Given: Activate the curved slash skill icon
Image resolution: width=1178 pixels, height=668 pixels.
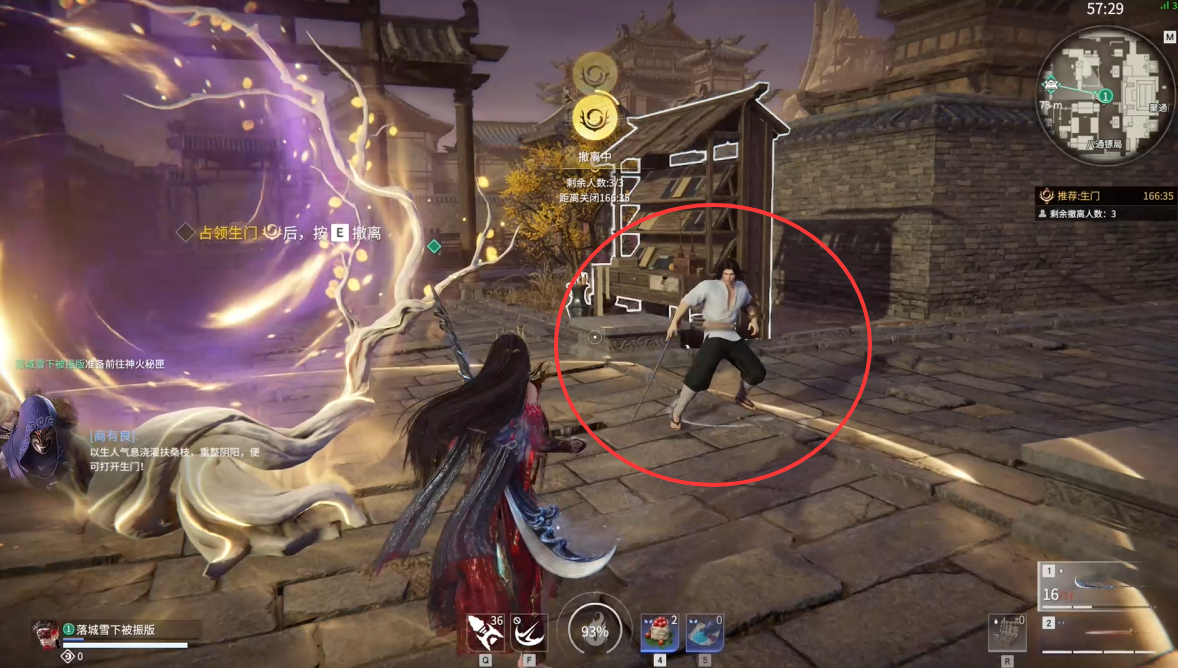Looking at the screenshot, I should click(x=529, y=633).
